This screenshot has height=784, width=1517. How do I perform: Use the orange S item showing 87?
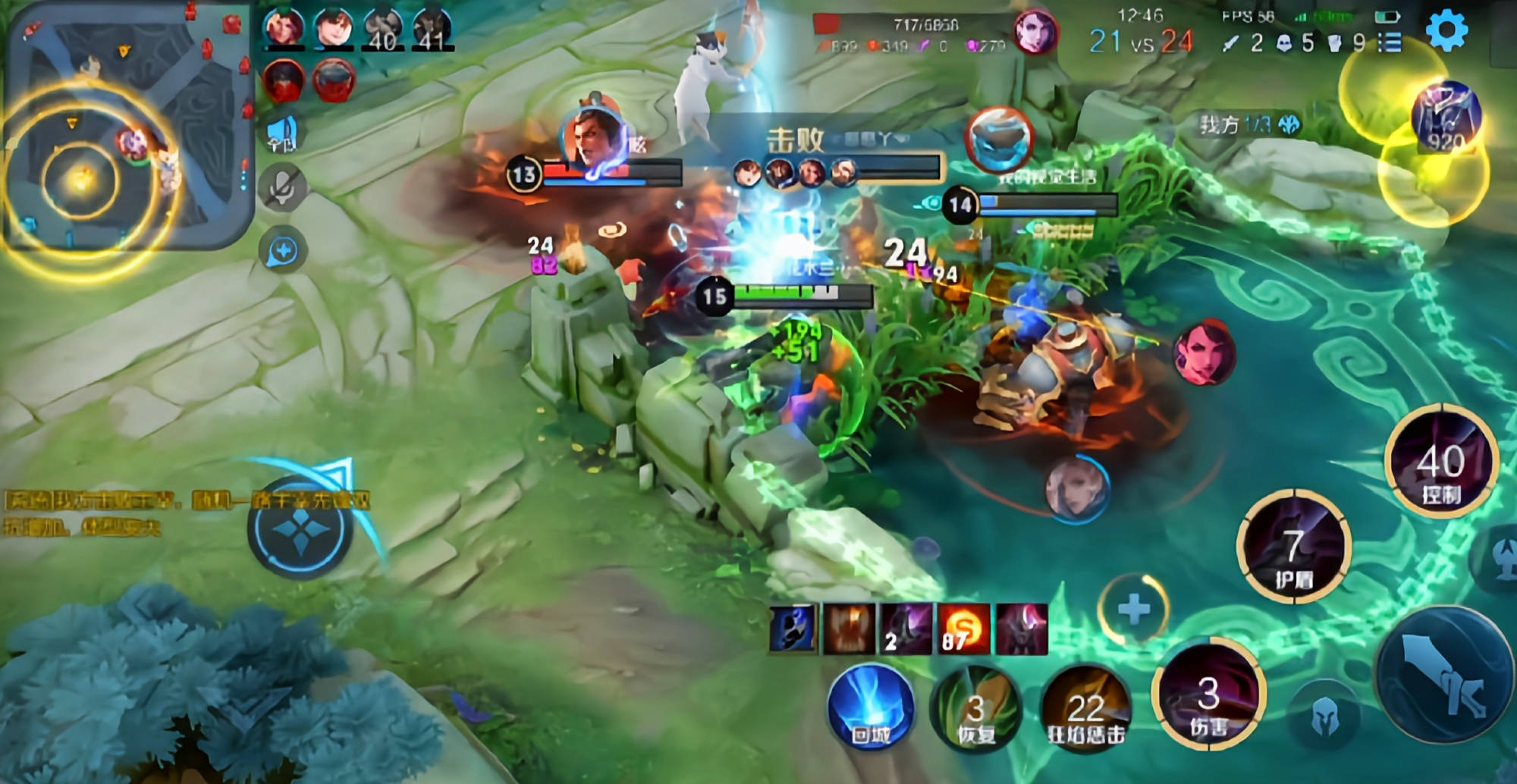[963, 629]
